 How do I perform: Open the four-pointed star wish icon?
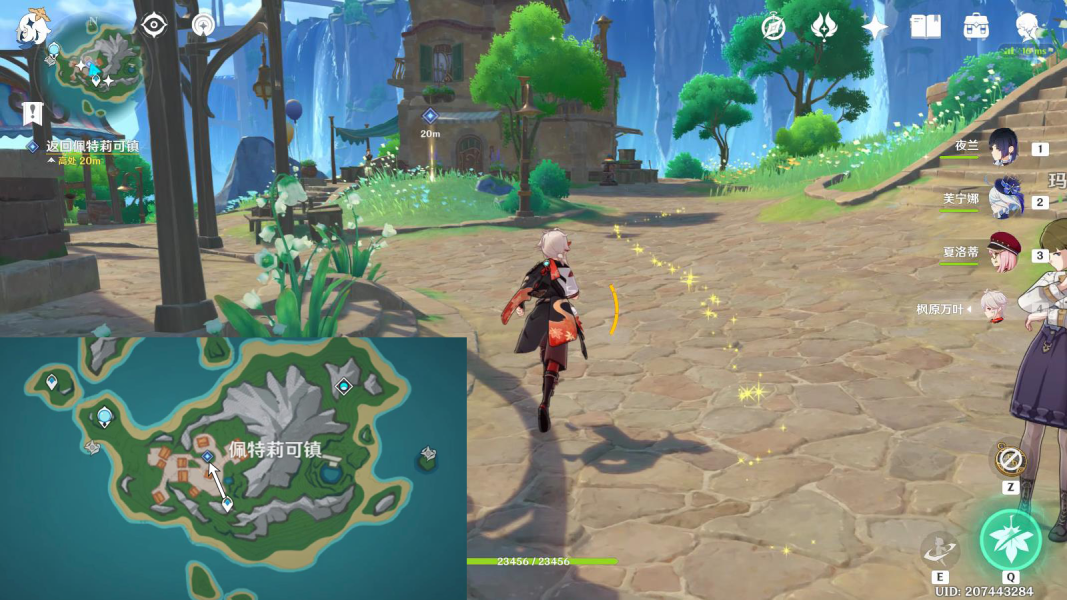pyautogui.click(x=875, y=27)
